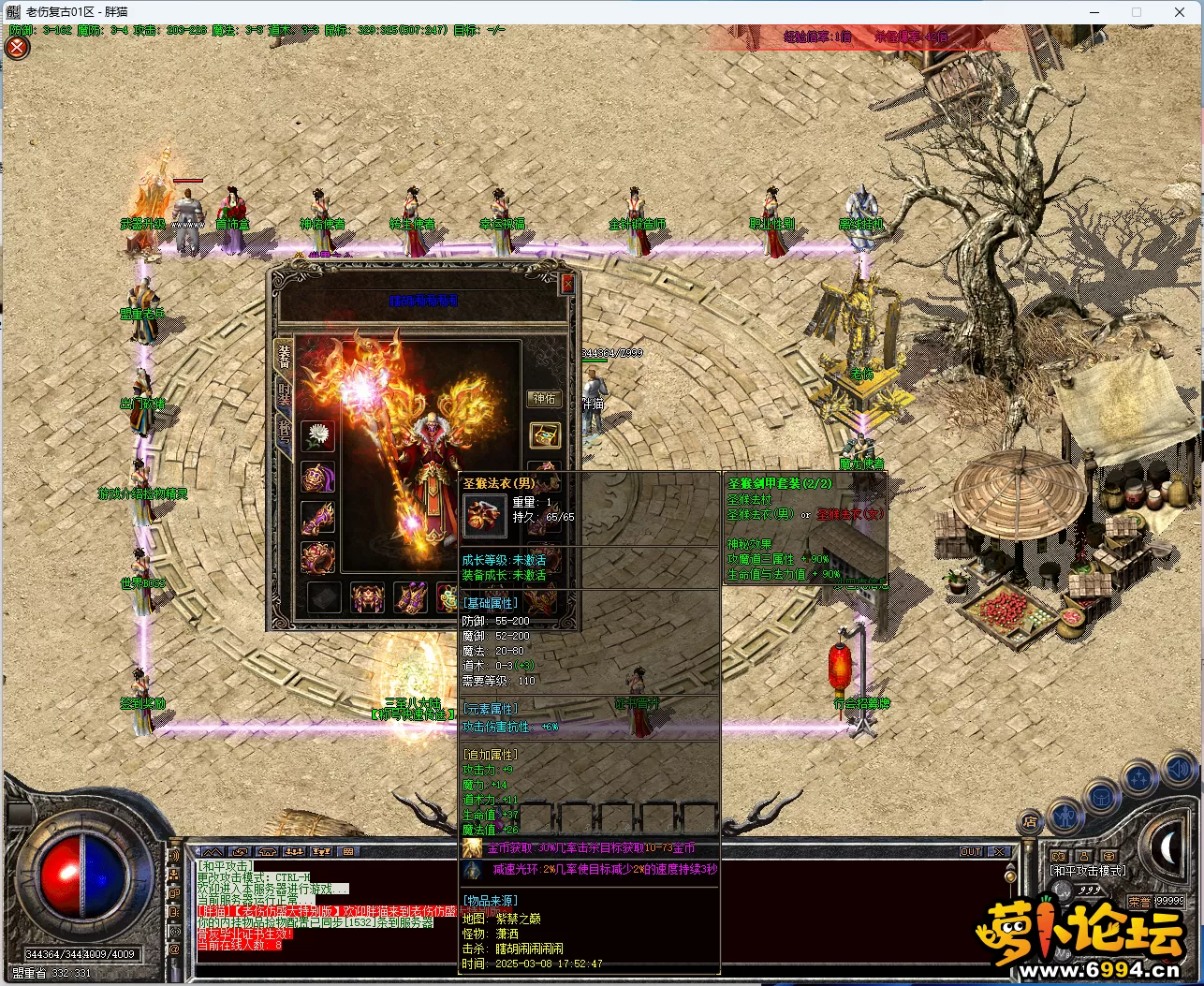
Task: Open the 店 shop button
Action: (x=1030, y=822)
